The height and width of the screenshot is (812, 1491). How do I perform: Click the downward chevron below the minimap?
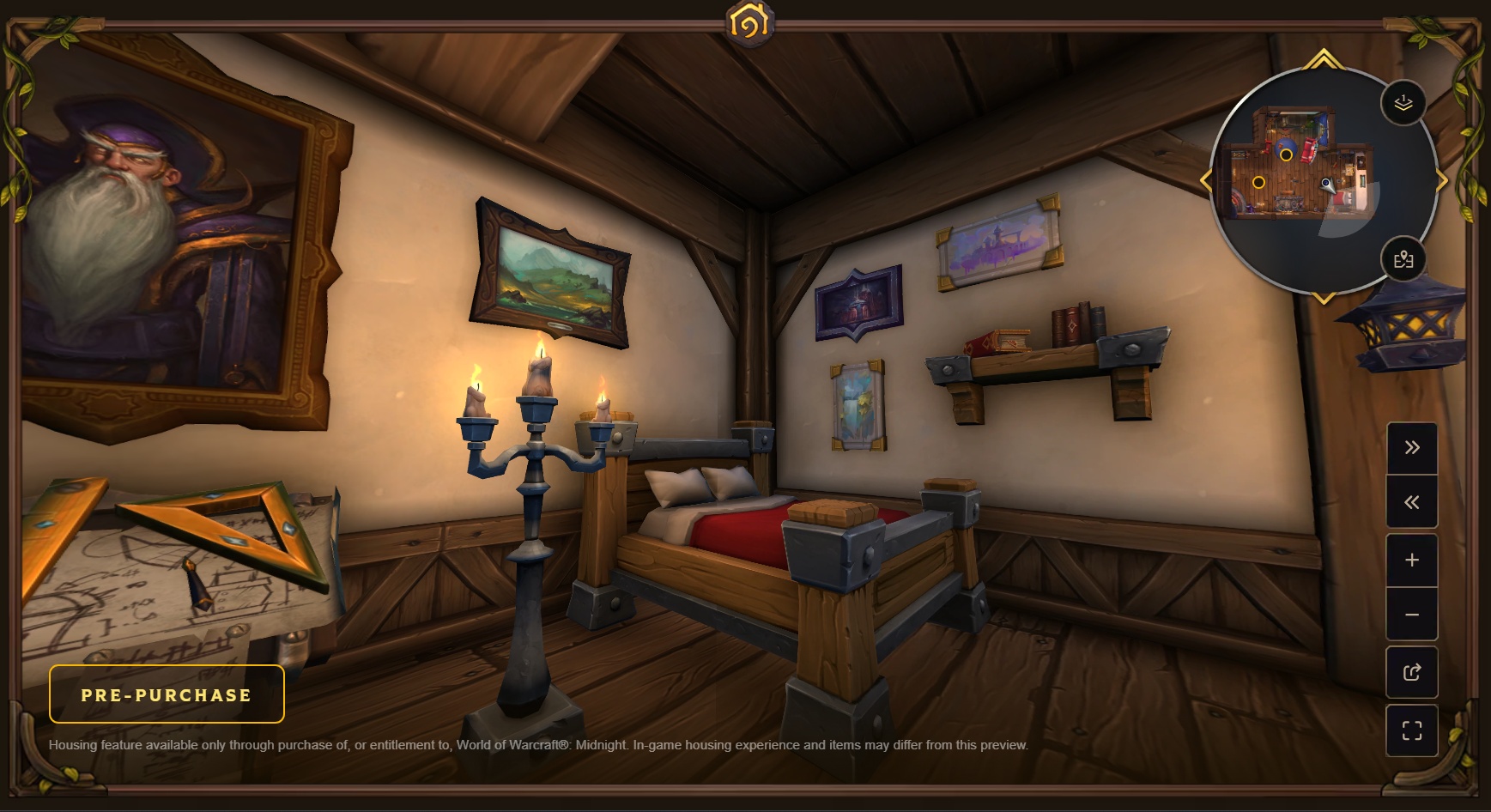tap(1322, 298)
